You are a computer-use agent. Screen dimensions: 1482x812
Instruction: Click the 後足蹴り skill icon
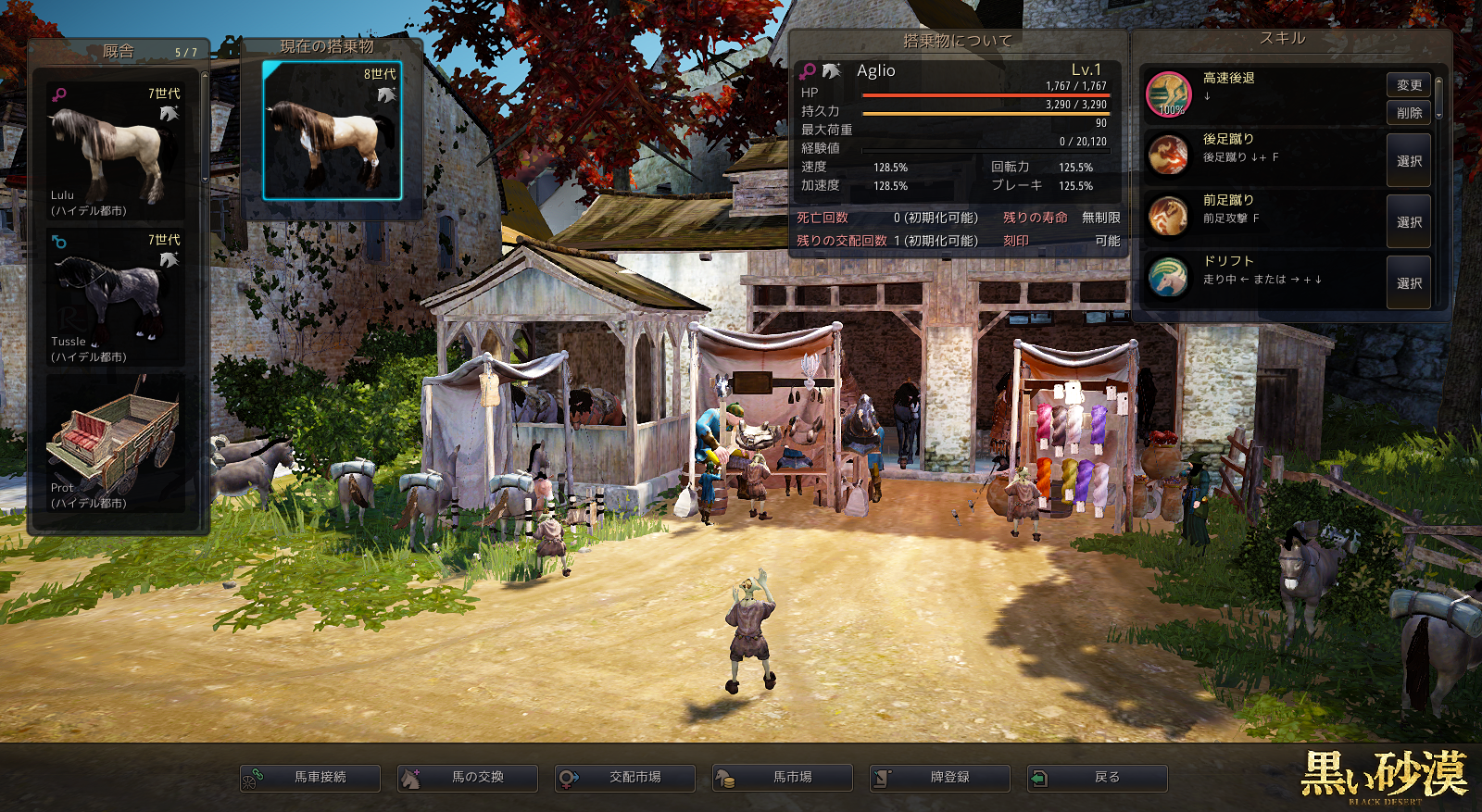[x=1169, y=156]
